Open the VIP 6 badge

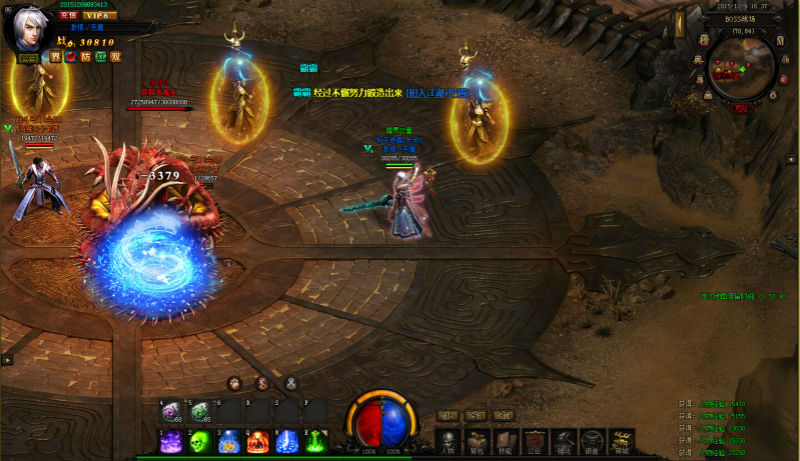click(x=98, y=16)
